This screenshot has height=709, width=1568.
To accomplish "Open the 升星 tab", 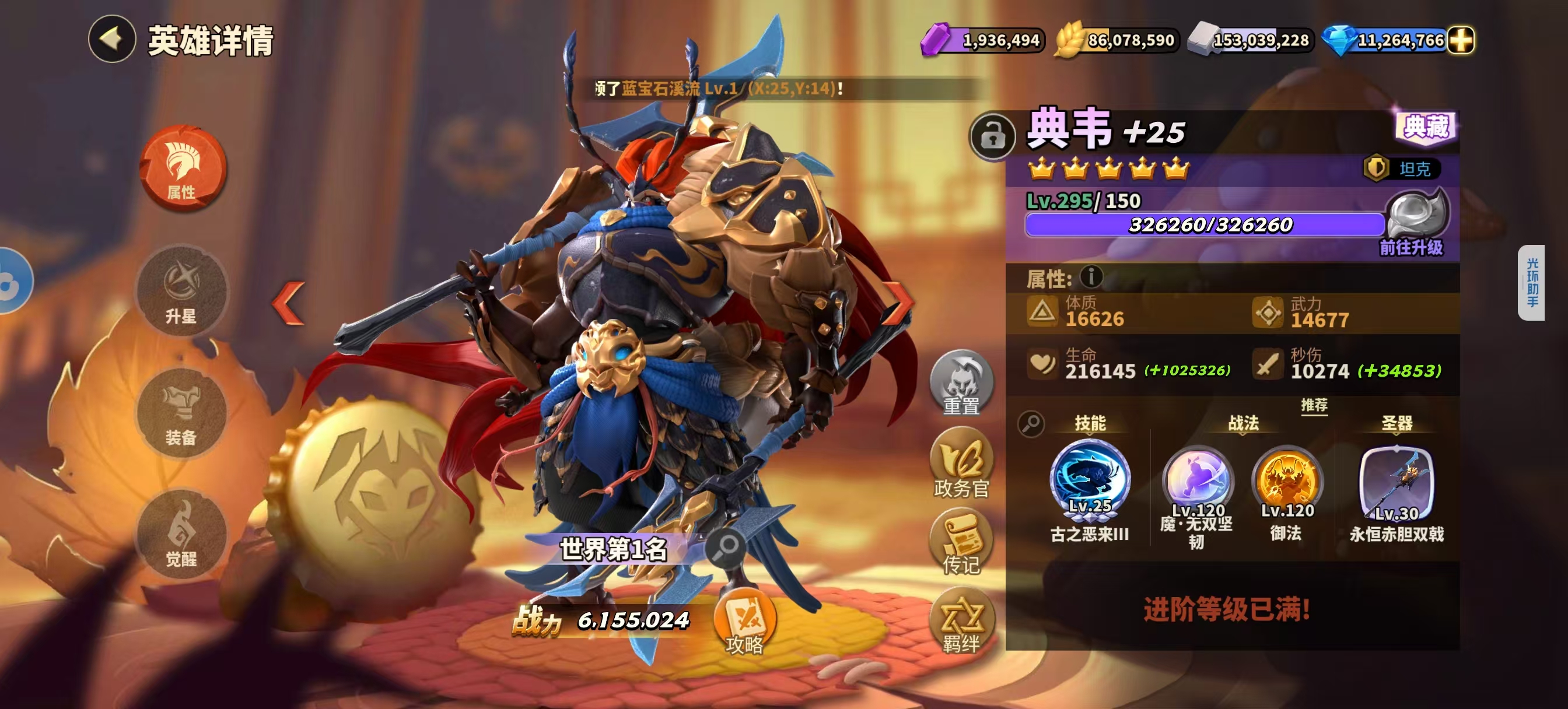I will (182, 291).
